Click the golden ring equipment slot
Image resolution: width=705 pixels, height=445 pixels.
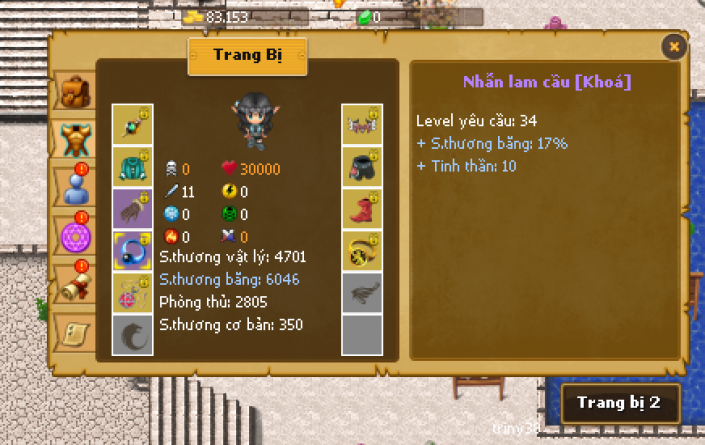360,250
